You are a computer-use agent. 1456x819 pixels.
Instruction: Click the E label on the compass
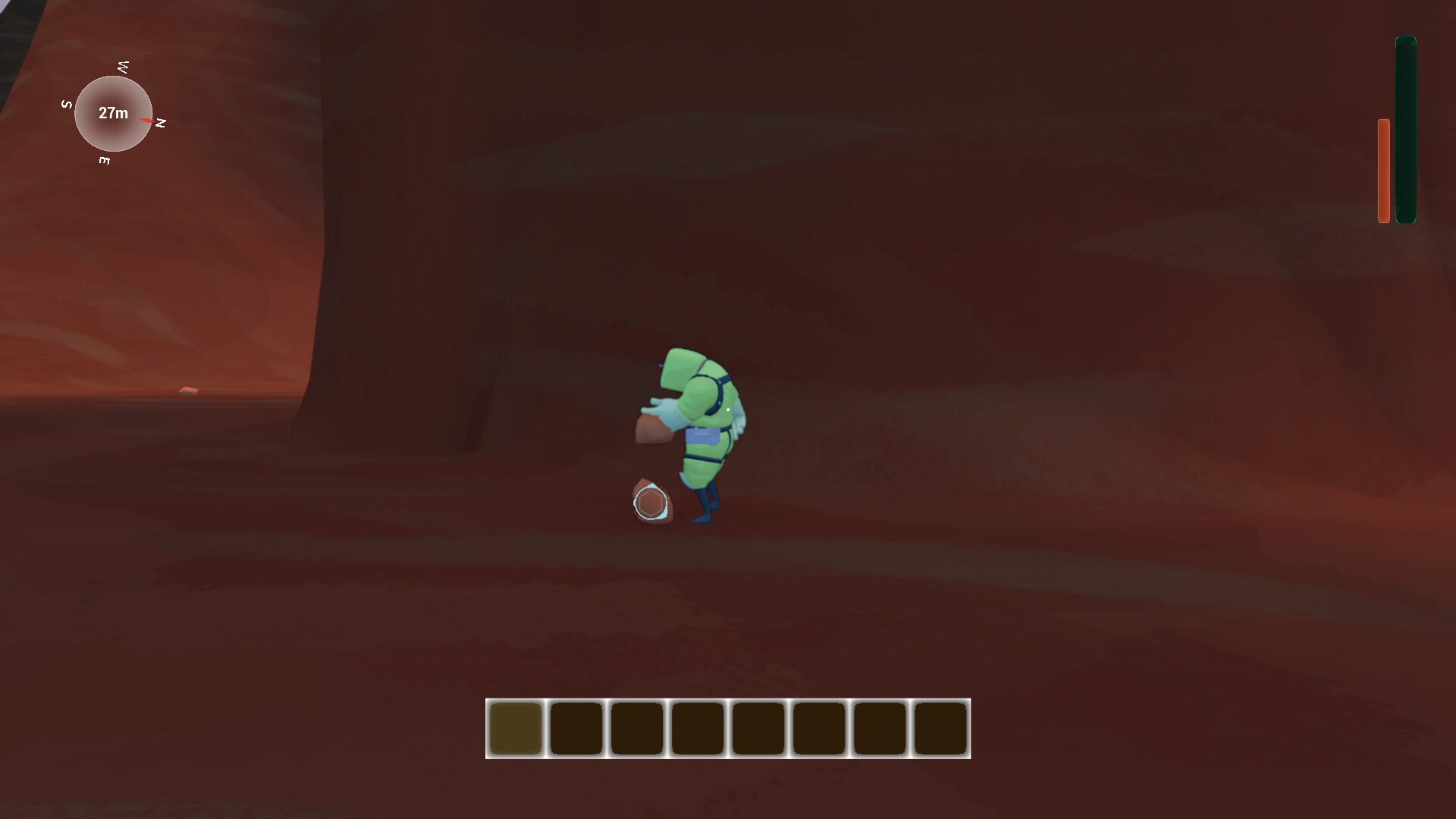[x=106, y=162]
